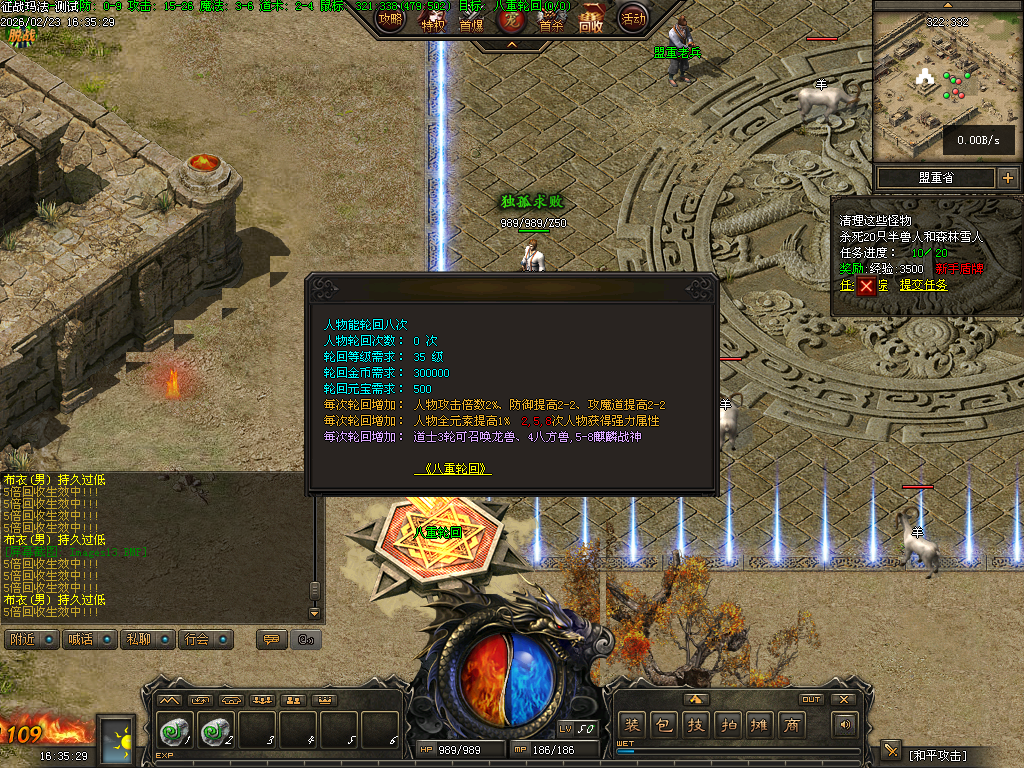
Task: Select the green scroll in hotbar slot 1
Action: pyautogui.click(x=176, y=733)
